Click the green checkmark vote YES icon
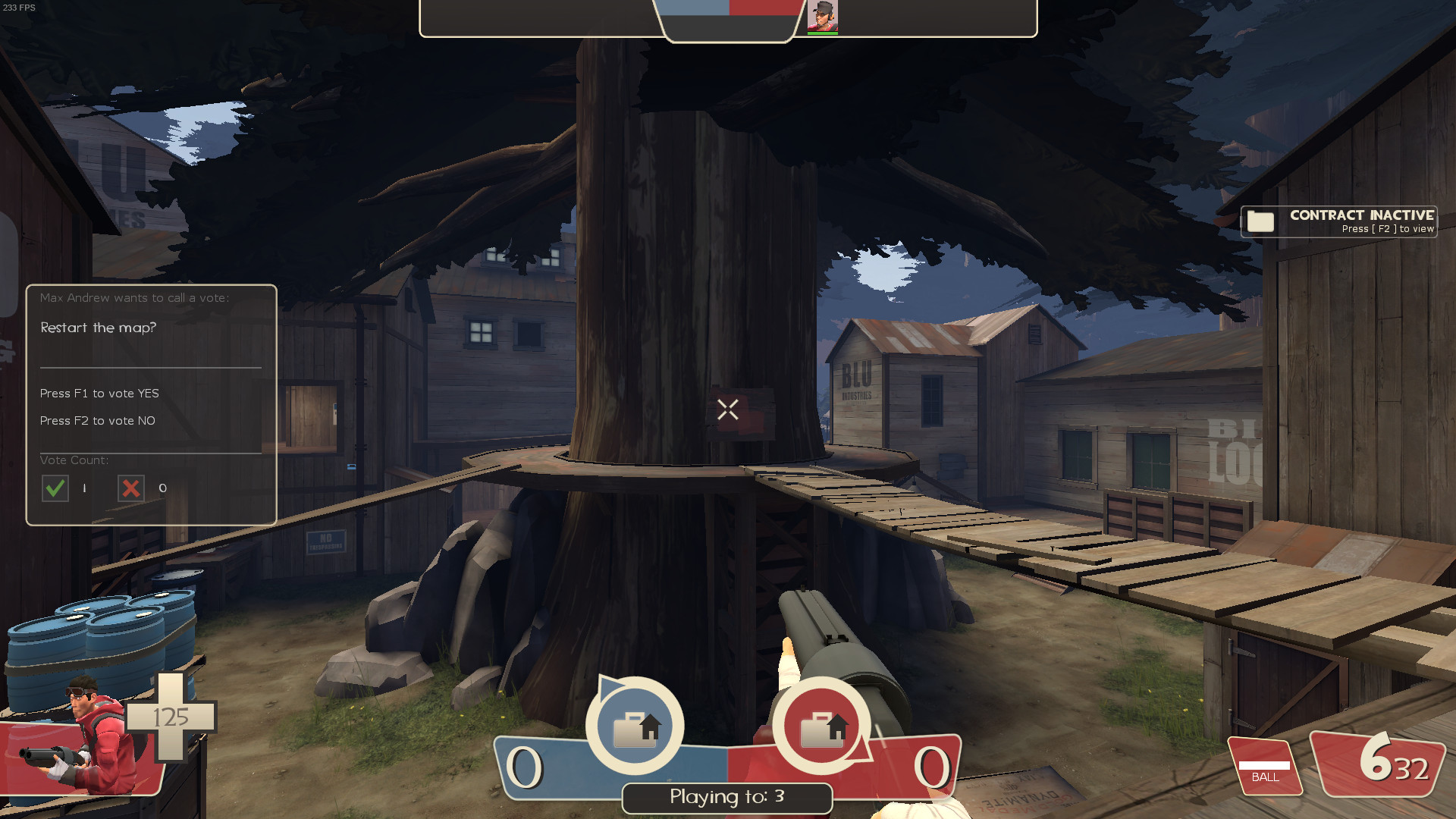Viewport: 1456px width, 819px height. click(x=54, y=488)
